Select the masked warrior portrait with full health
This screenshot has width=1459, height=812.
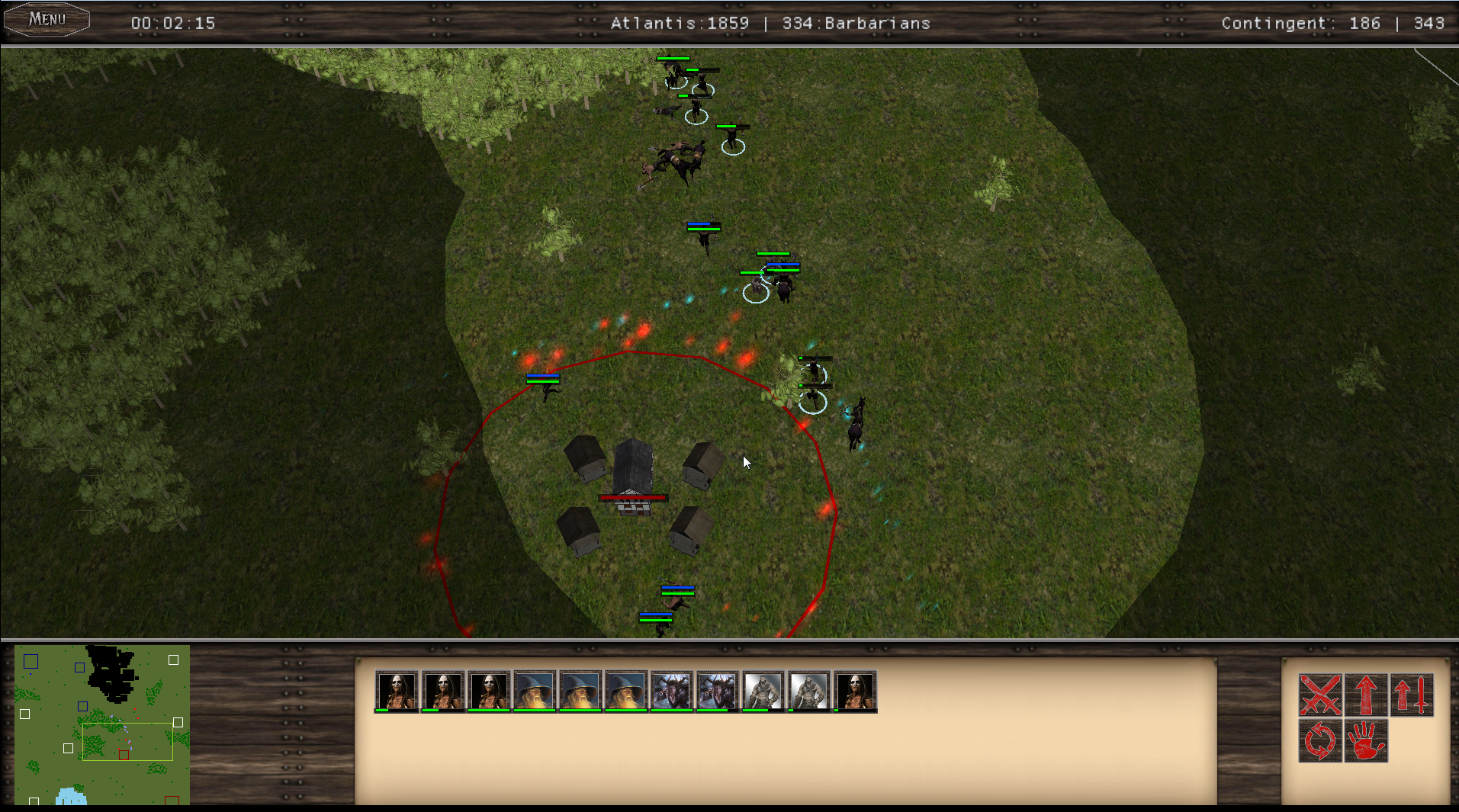point(489,691)
